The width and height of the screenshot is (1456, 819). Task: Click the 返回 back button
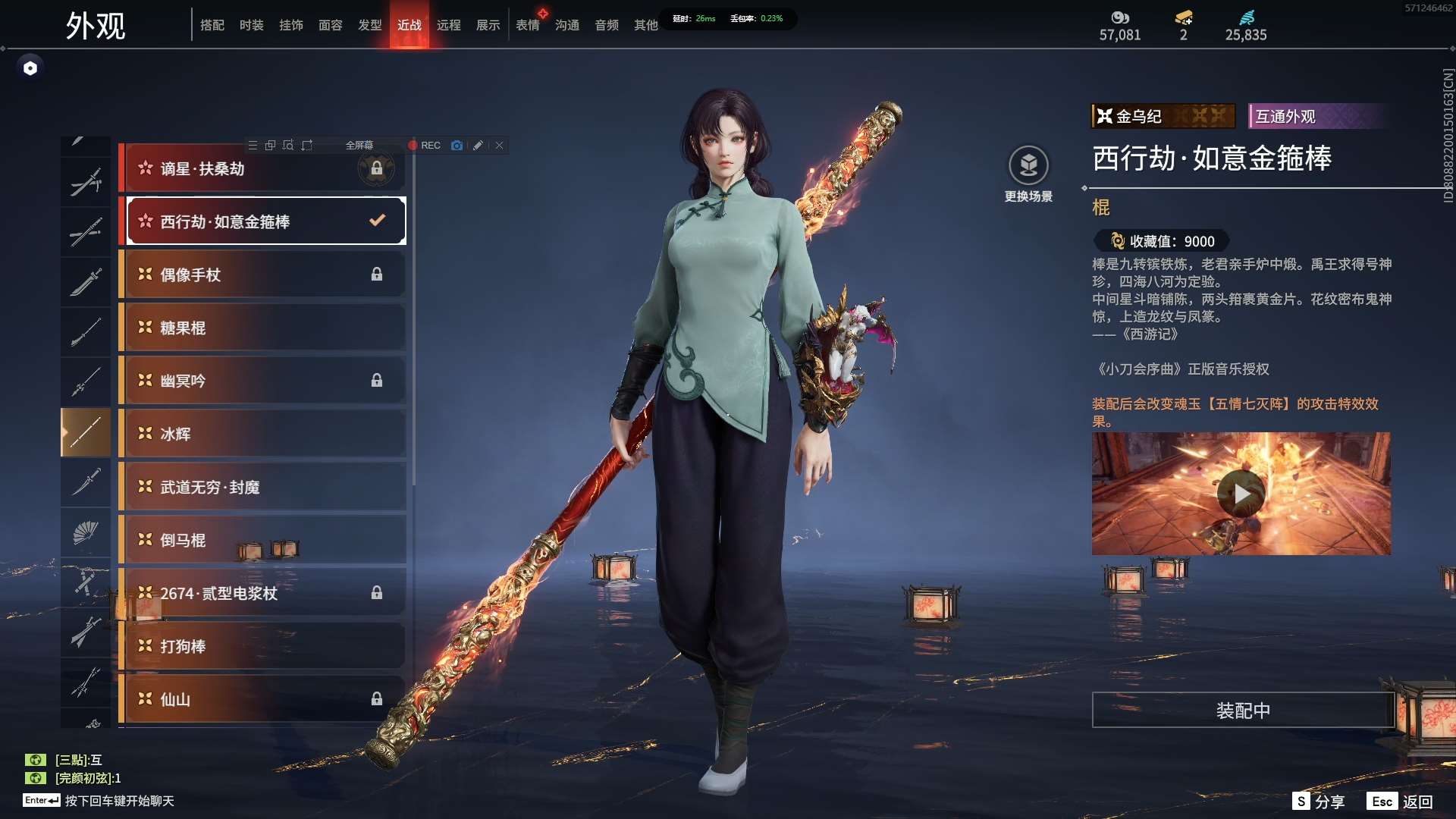pos(1402,802)
